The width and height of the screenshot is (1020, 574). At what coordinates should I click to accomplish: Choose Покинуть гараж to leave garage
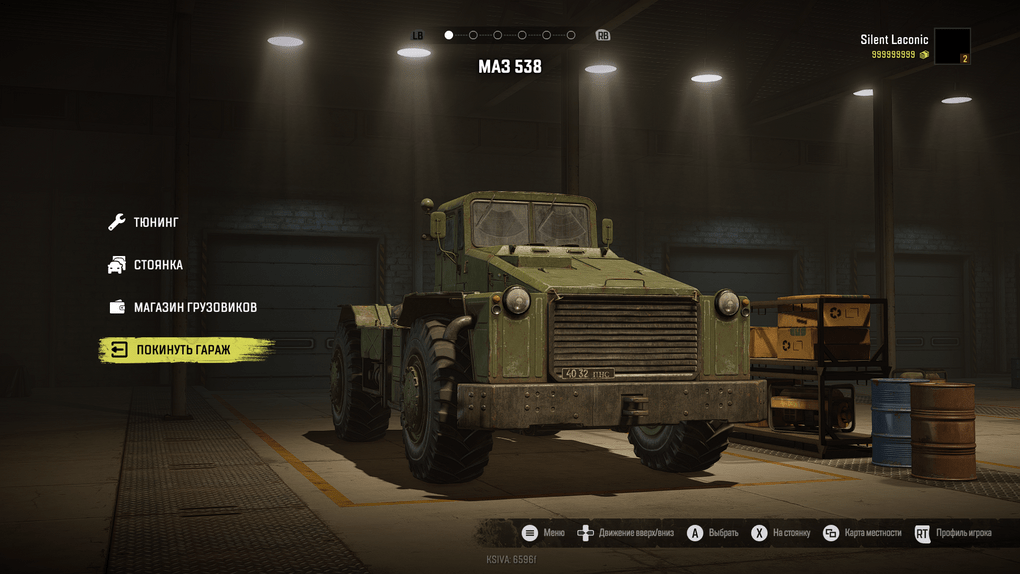tap(181, 350)
